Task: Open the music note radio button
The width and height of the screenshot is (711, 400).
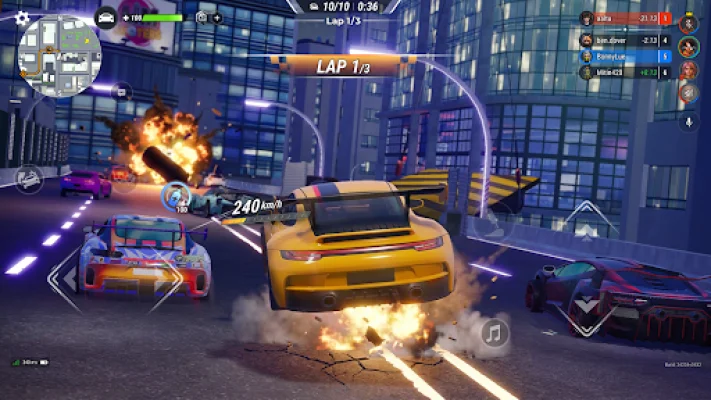Action: 494,333
